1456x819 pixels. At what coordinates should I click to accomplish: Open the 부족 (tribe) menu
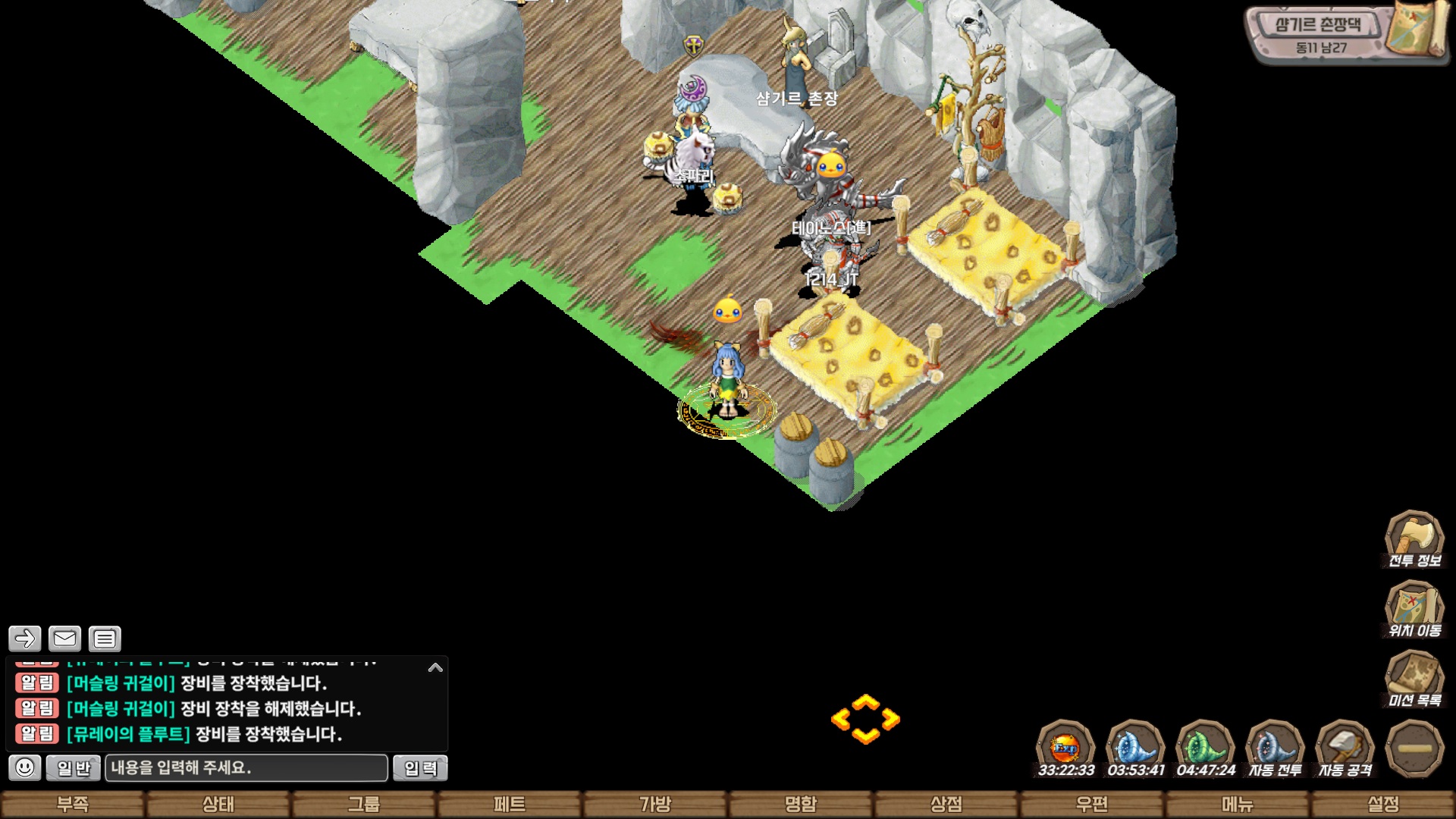tap(73, 804)
